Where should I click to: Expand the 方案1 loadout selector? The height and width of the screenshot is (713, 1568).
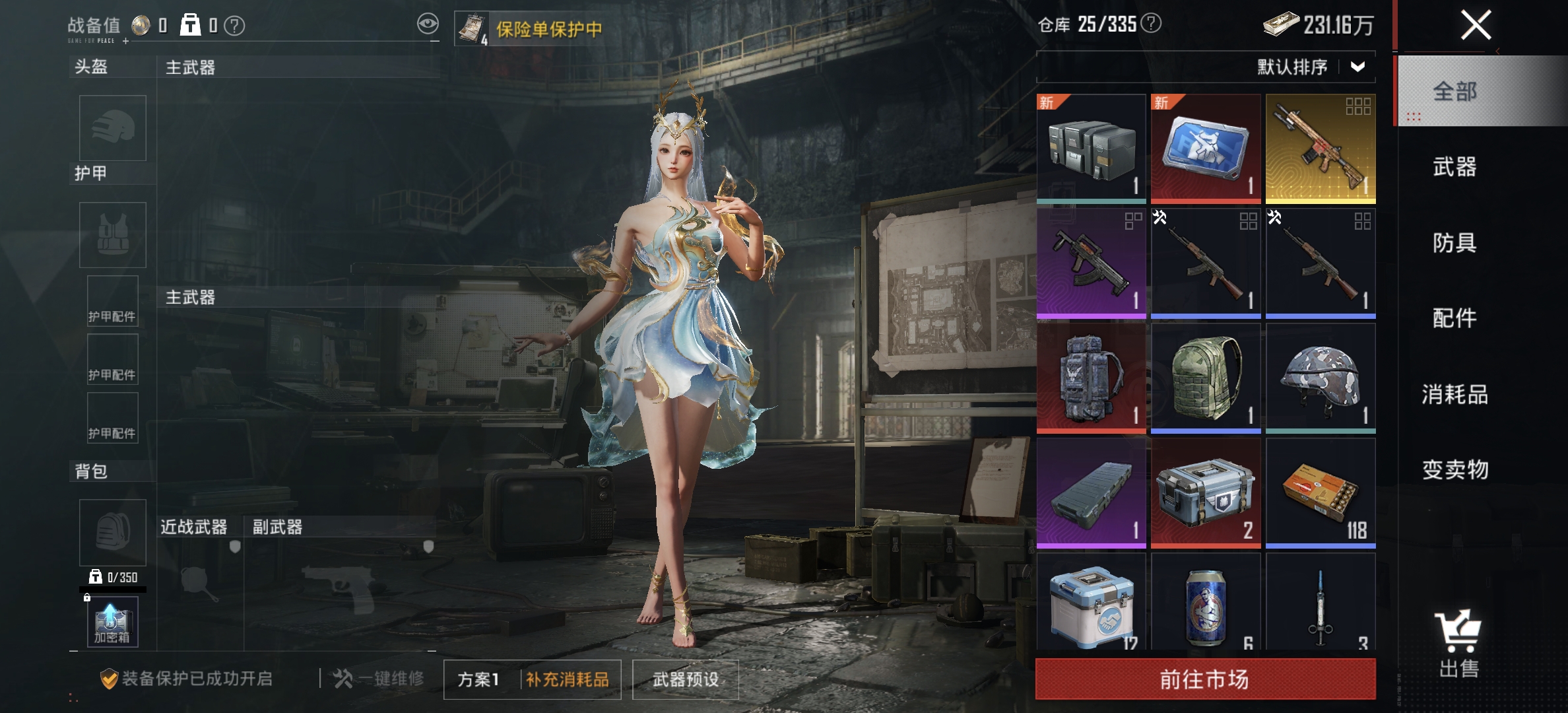click(480, 678)
